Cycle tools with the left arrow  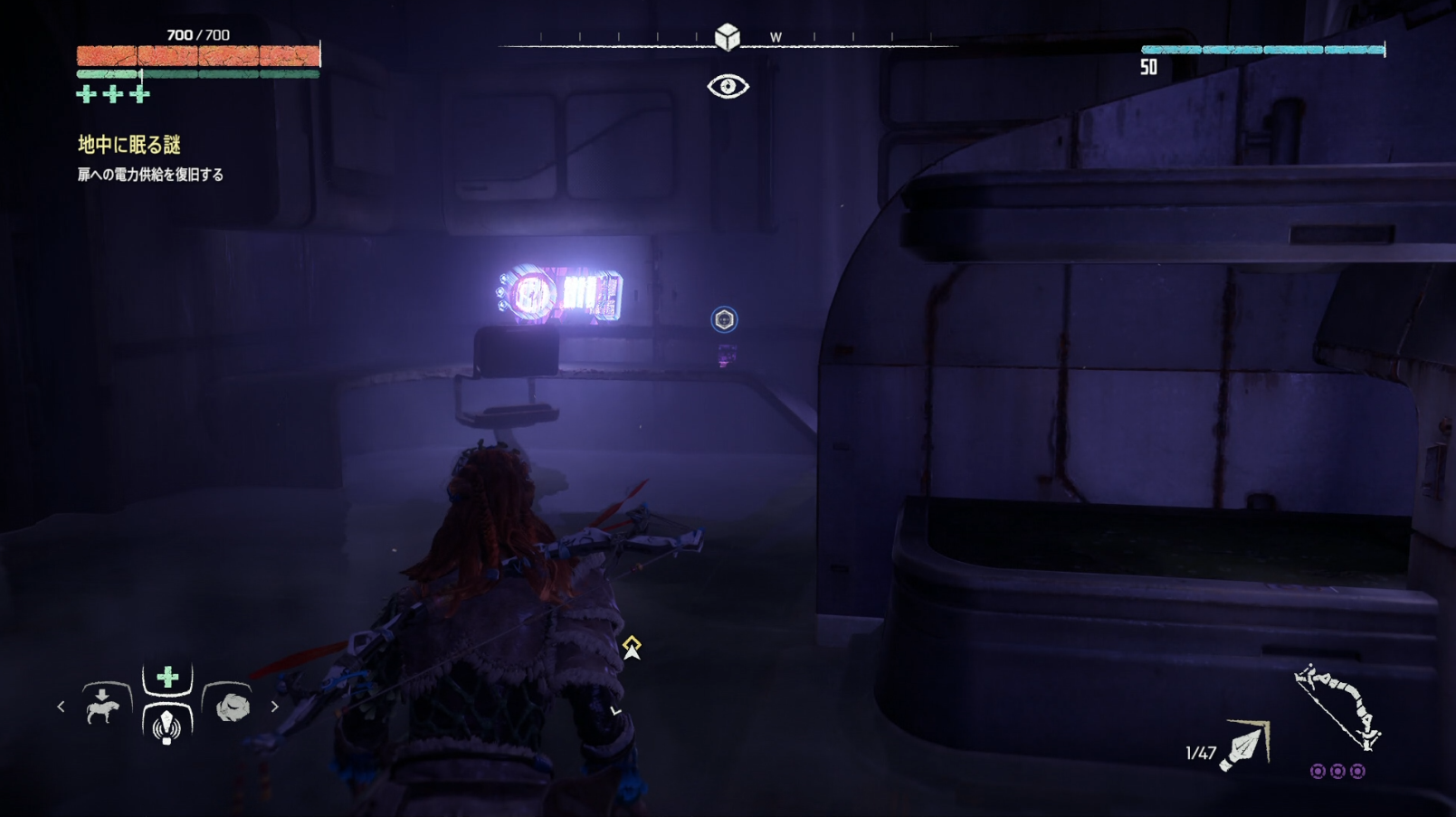coord(61,707)
